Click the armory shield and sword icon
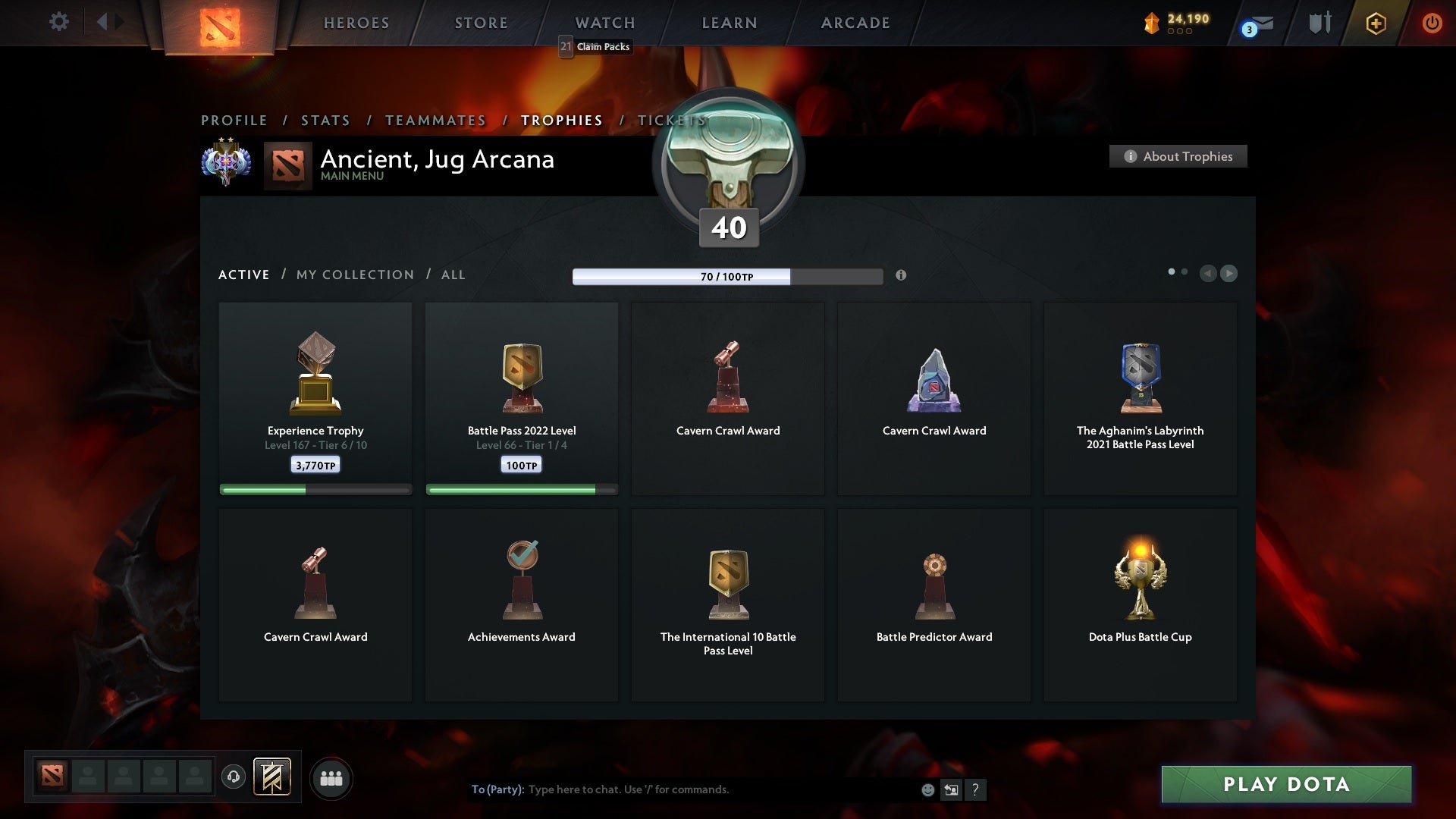This screenshot has height=819, width=1456. (x=1319, y=23)
